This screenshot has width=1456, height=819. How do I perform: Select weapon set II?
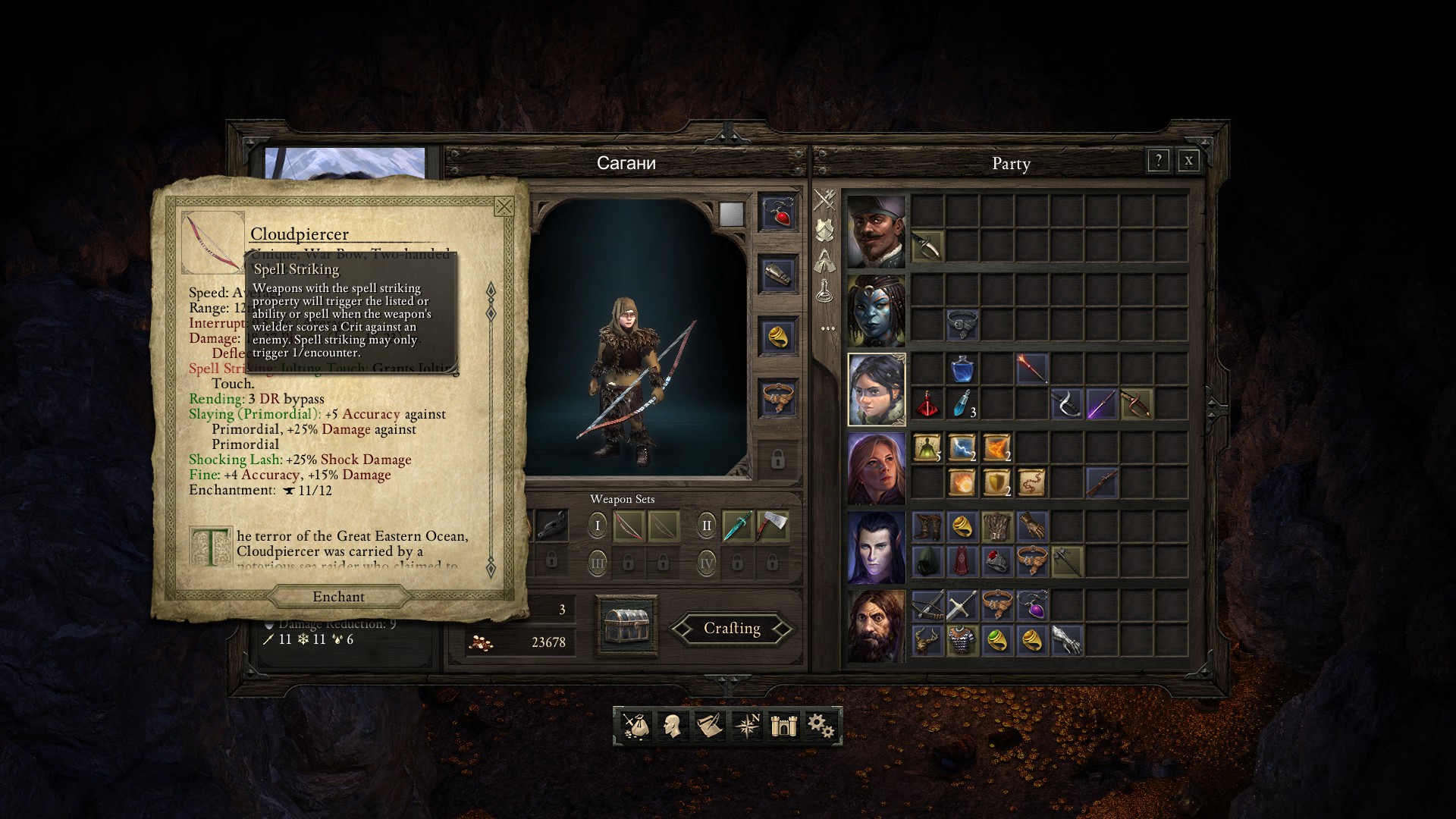pos(707,526)
